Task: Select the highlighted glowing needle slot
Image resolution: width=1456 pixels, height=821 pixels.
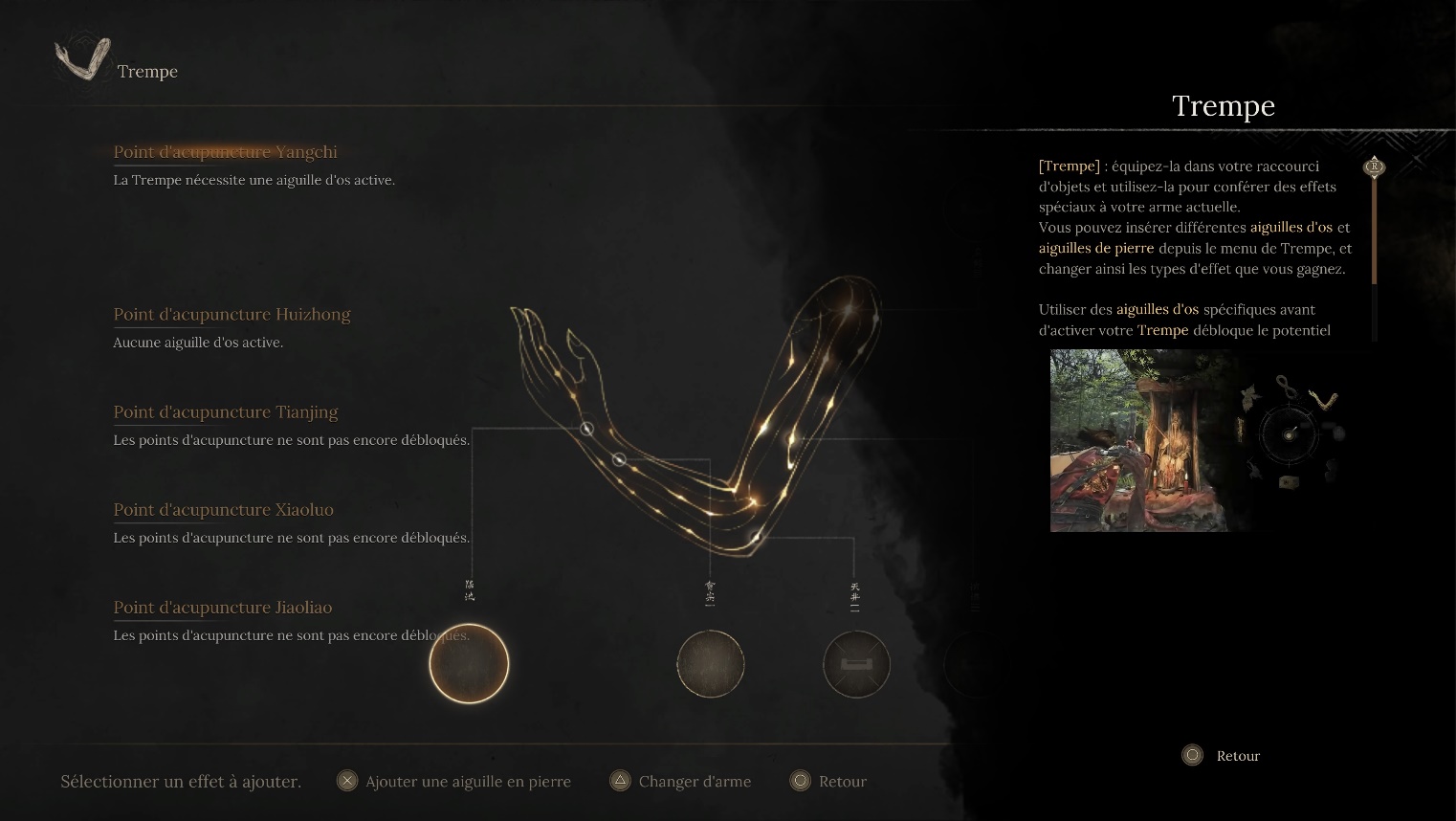Action: coord(469,664)
